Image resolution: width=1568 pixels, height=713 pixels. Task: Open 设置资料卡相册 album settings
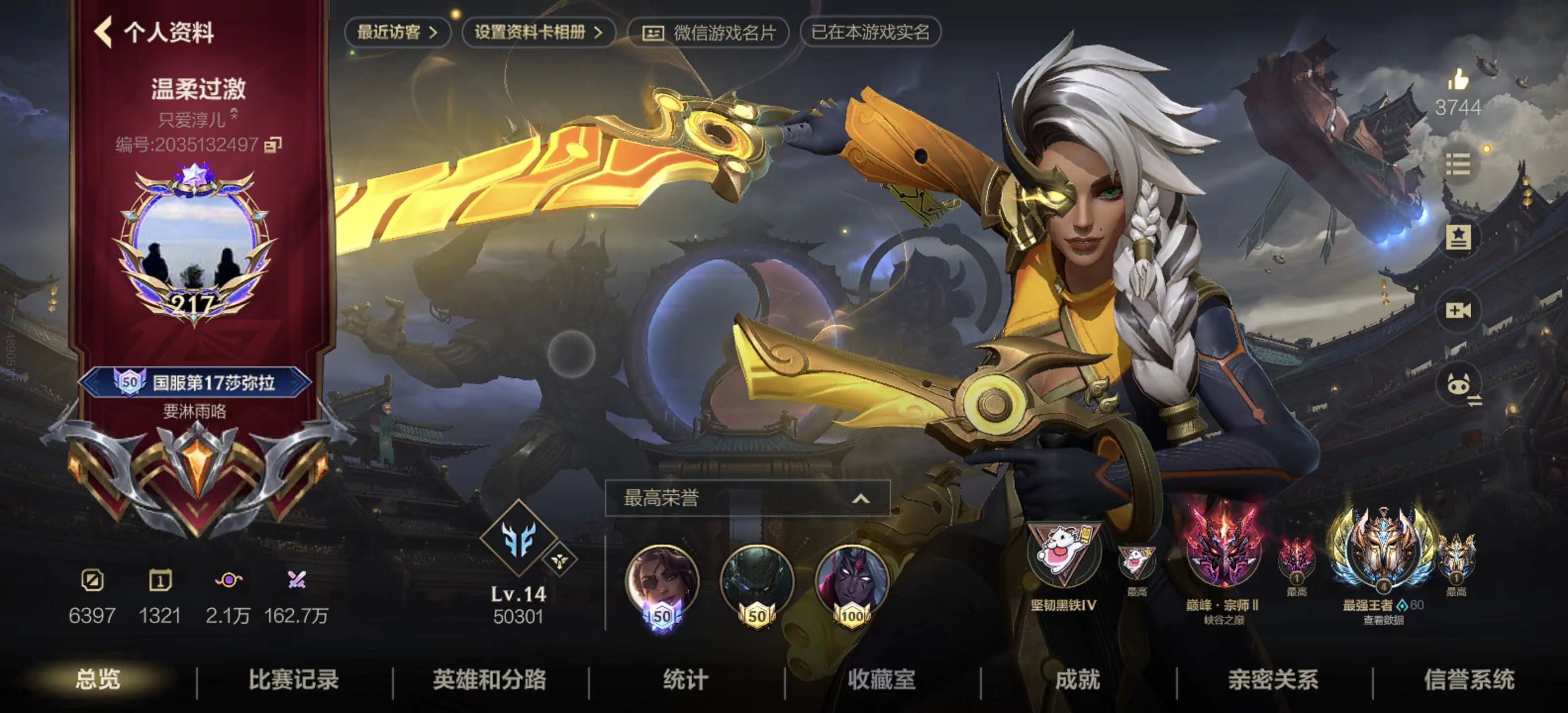(x=538, y=32)
